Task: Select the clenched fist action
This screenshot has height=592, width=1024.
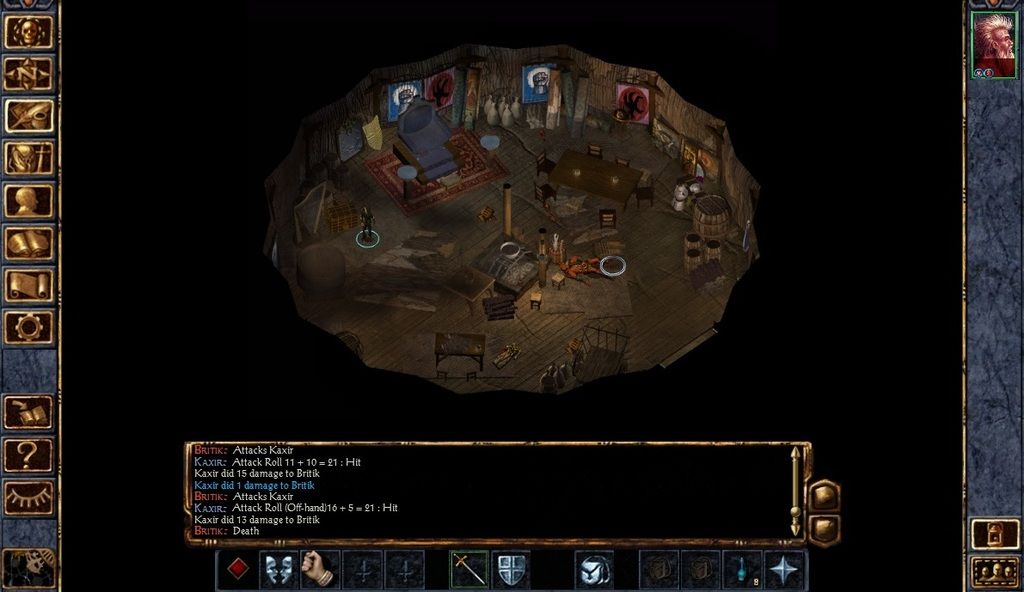Action: (321, 569)
